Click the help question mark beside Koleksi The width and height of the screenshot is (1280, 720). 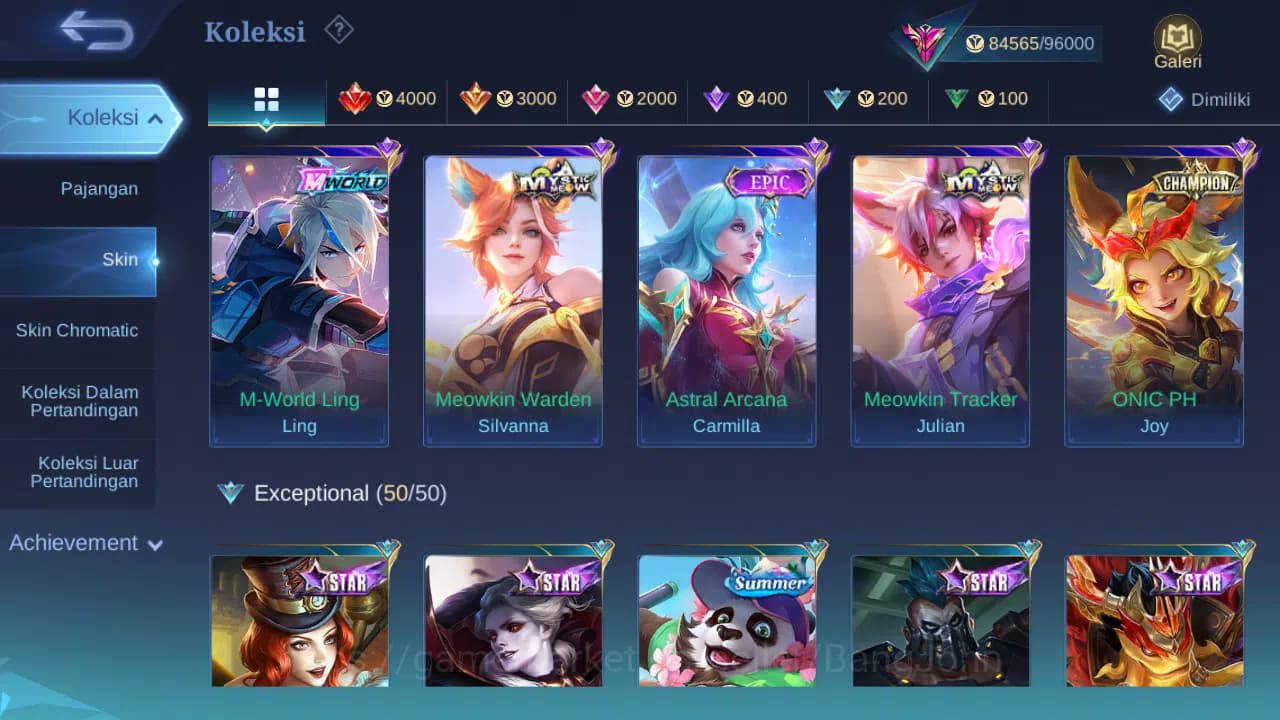point(338,30)
